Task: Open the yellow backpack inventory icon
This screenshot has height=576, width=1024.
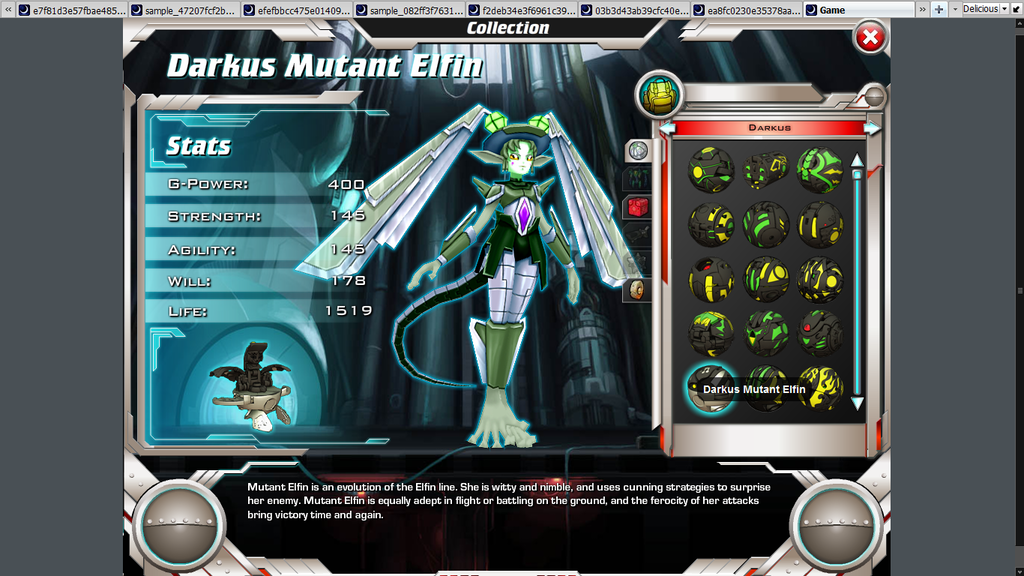Action: coord(659,95)
